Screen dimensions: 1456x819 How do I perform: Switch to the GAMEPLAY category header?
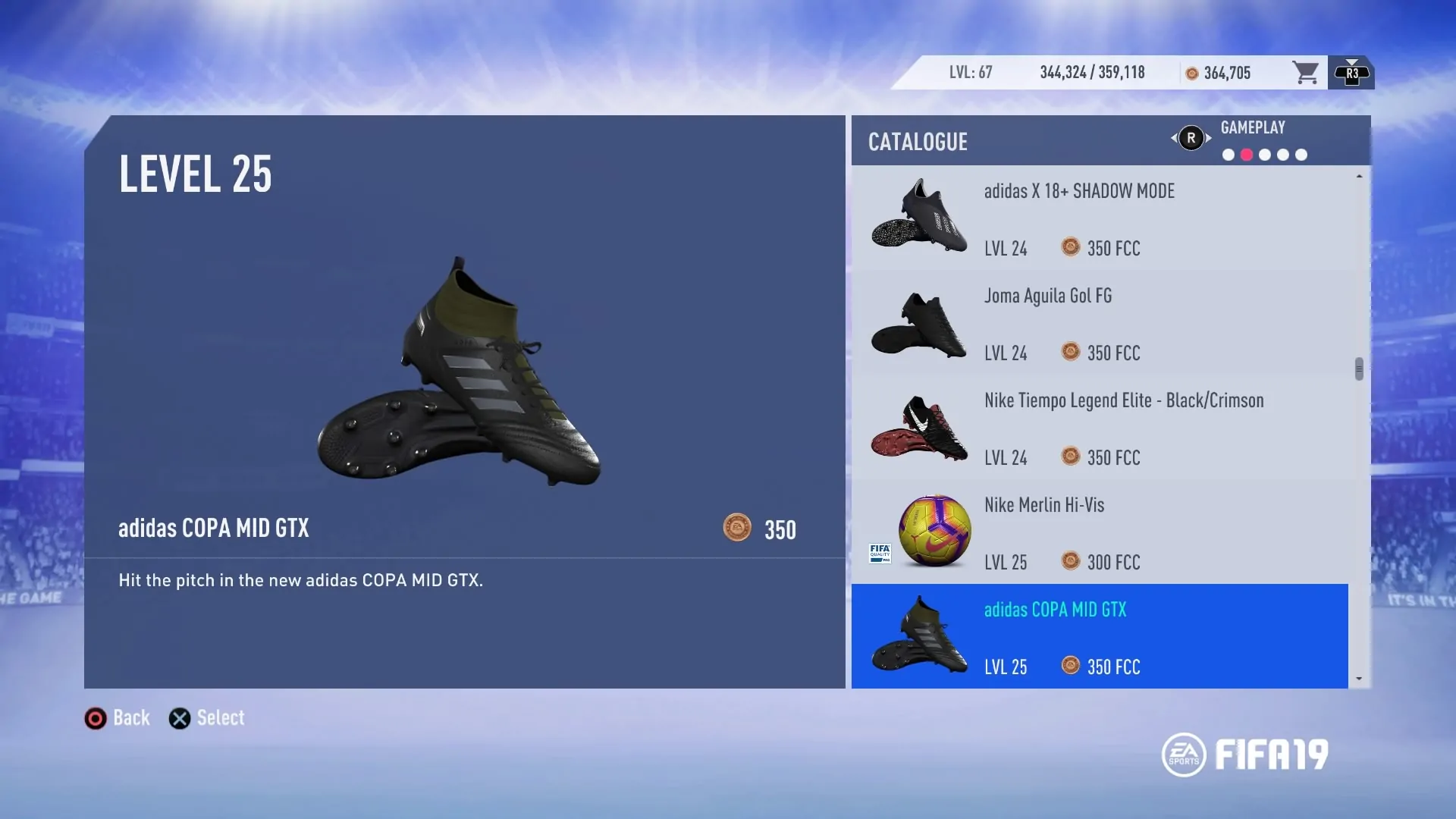pos(1253,127)
